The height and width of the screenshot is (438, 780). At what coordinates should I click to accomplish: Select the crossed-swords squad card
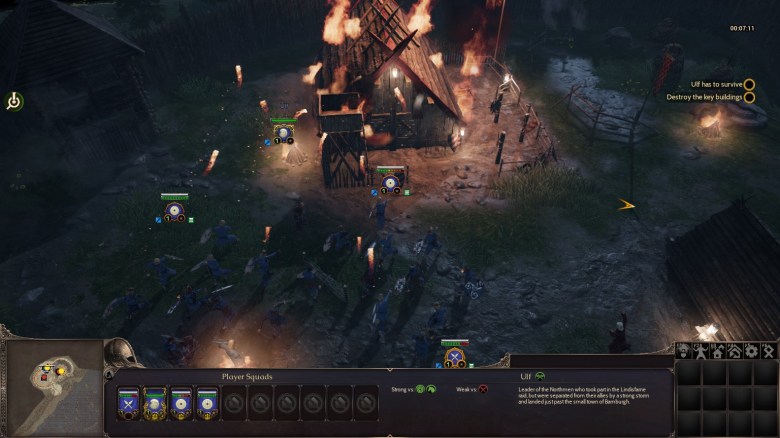point(129,402)
